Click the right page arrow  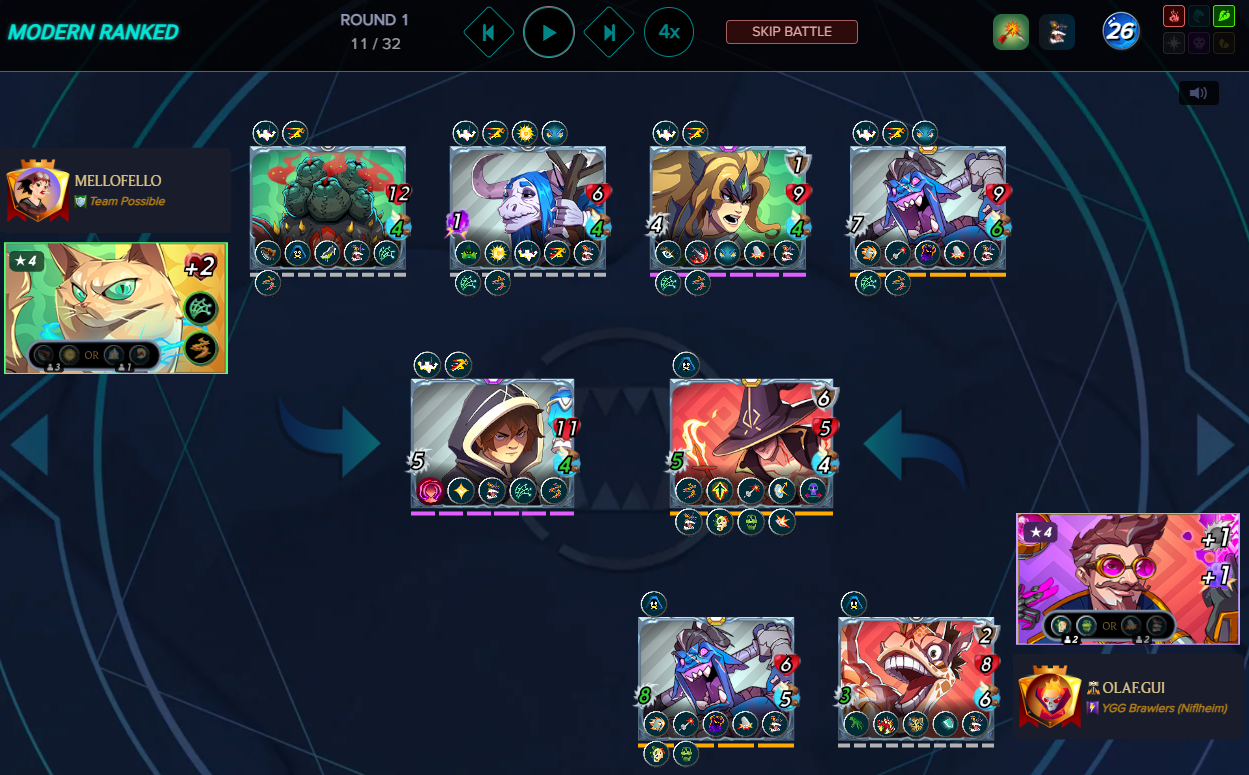click(1218, 445)
